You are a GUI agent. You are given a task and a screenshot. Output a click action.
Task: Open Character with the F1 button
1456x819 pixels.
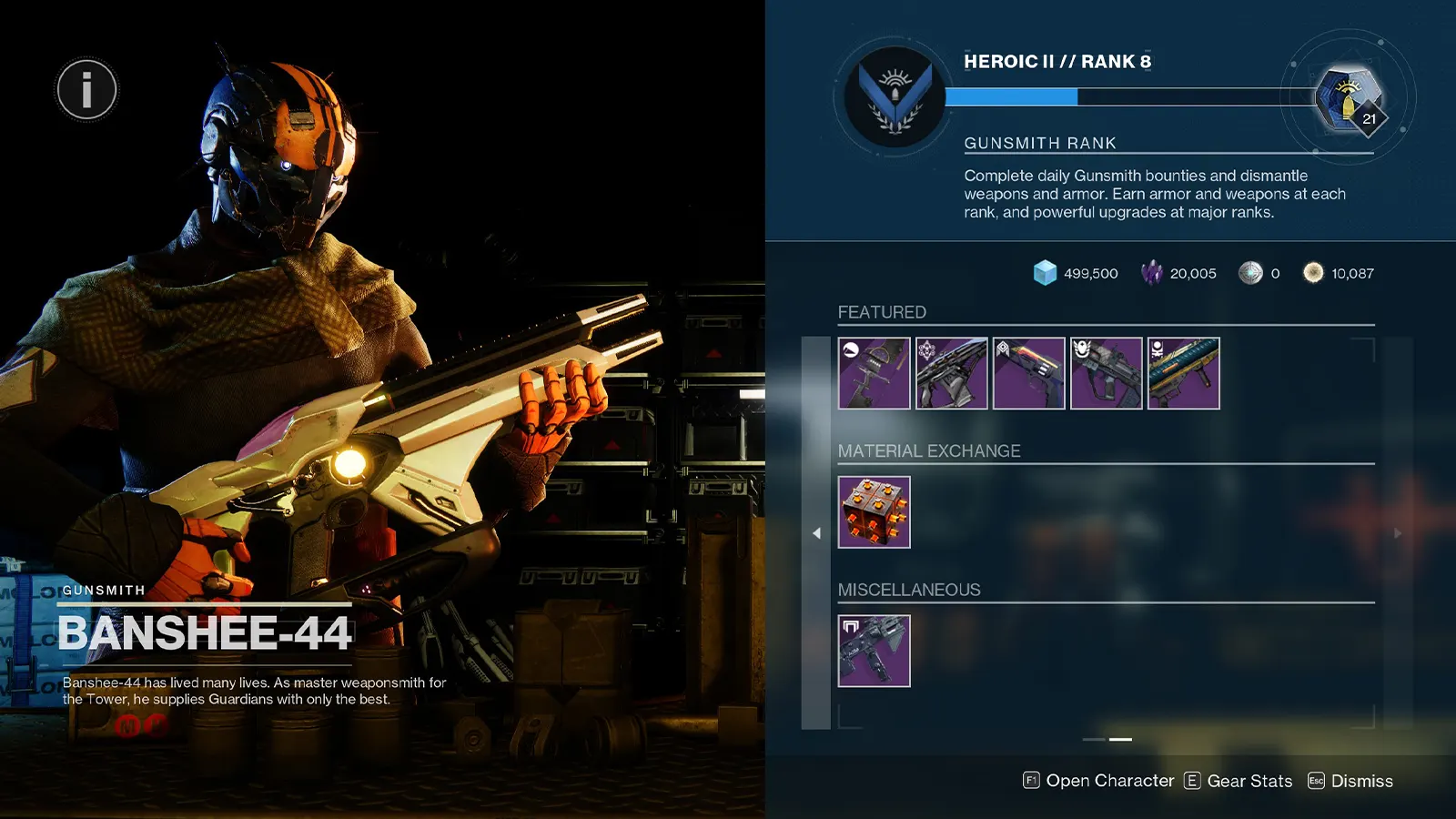(x=1032, y=781)
